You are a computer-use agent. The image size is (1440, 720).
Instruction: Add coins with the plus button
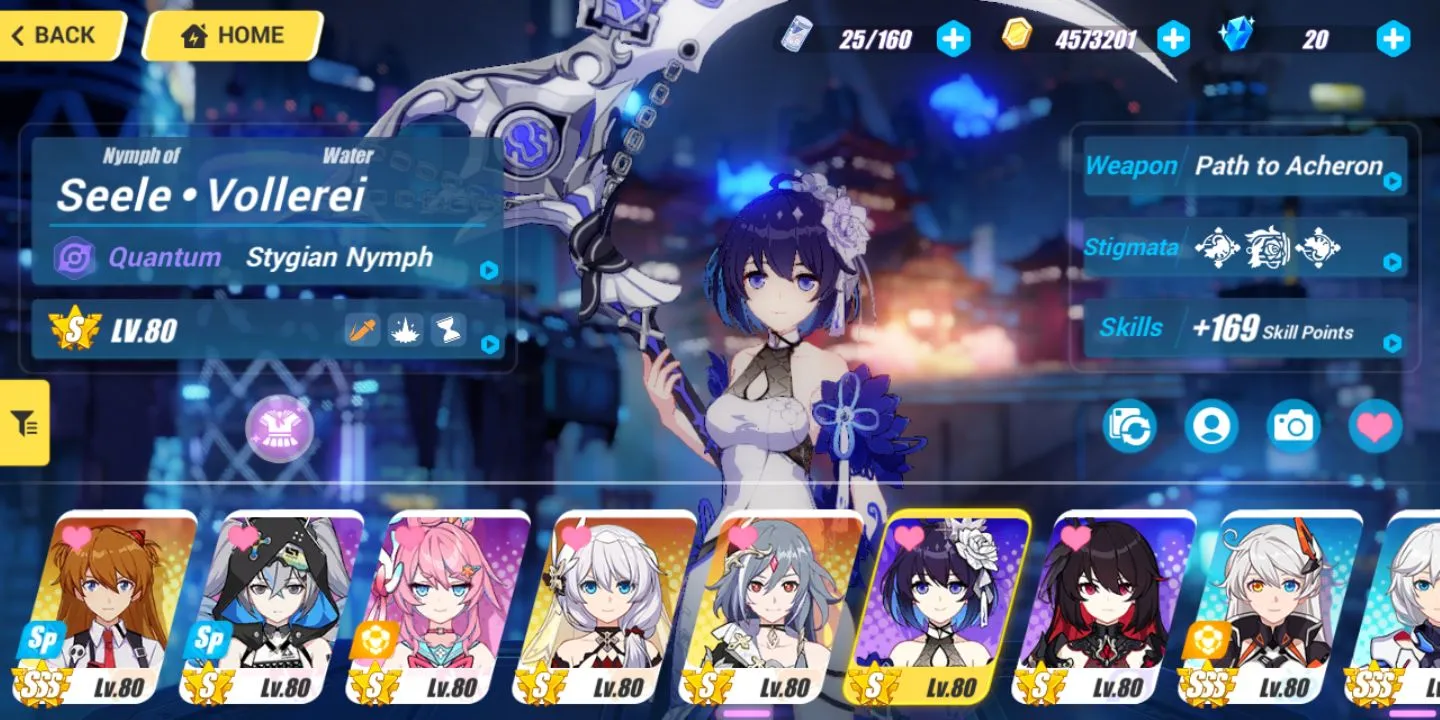1173,39
